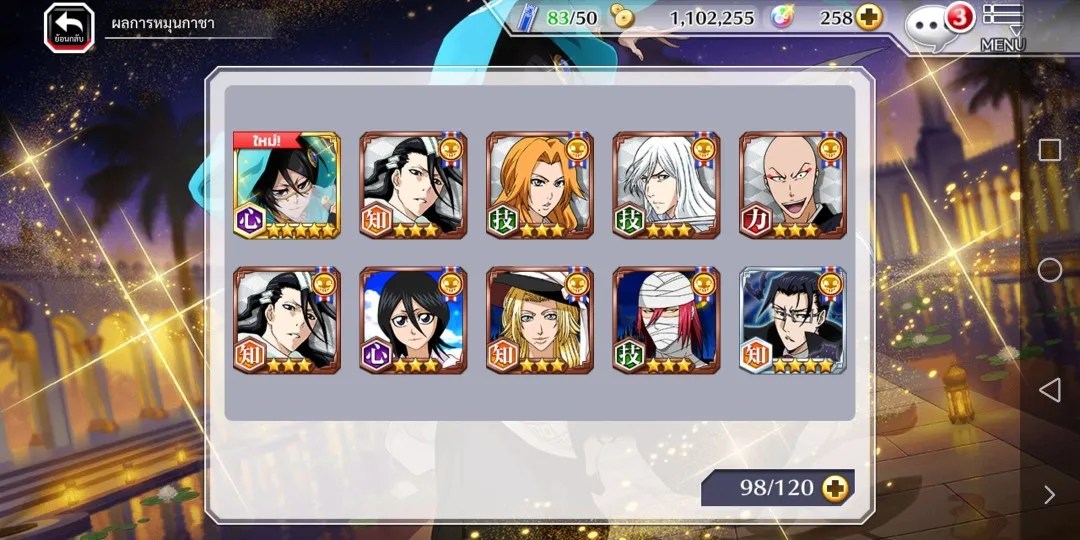Viewport: 1080px width, 540px height.
Task: Select the short black-haired girl card
Action: click(413, 320)
